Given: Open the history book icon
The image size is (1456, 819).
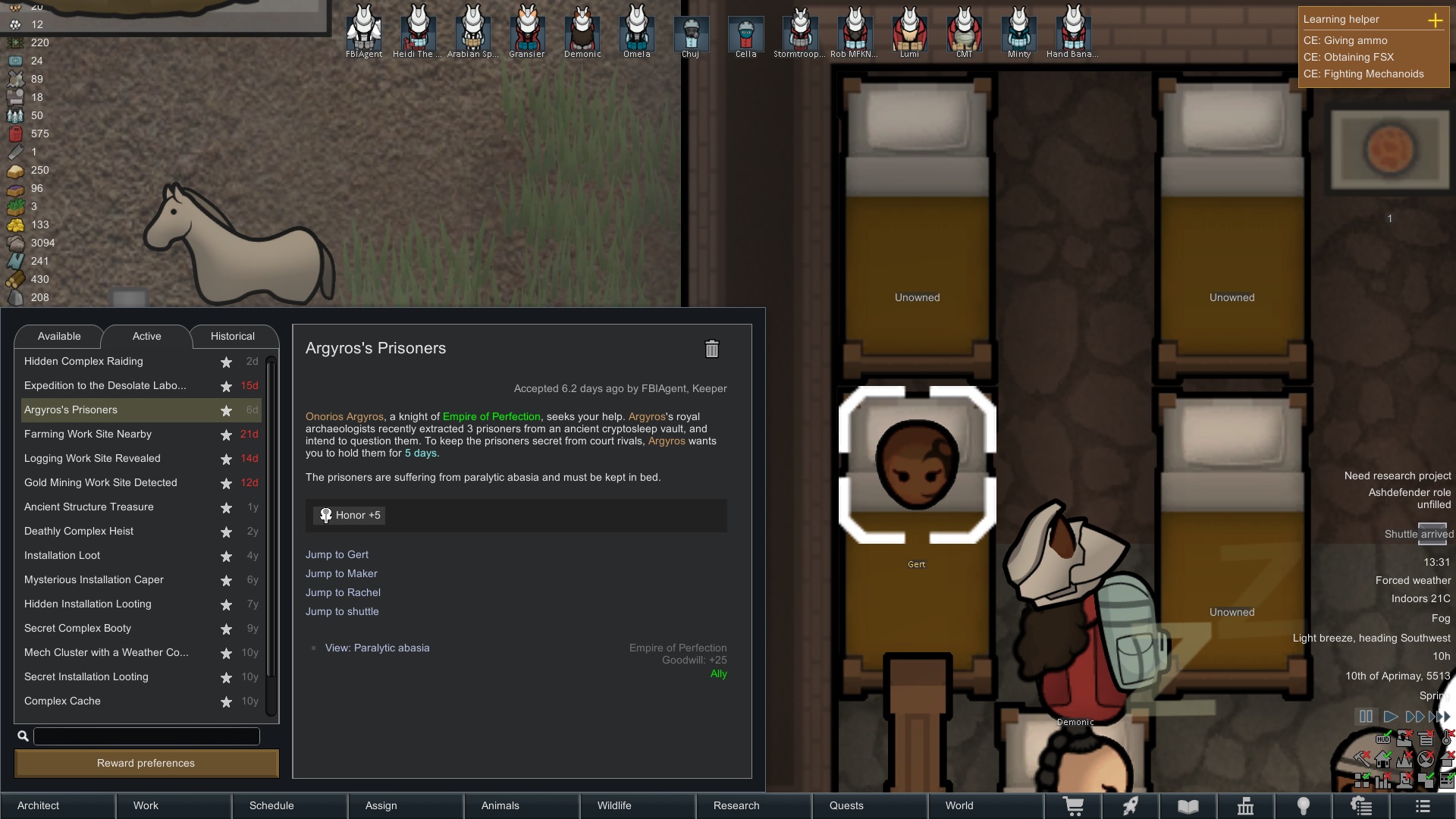Looking at the screenshot, I should pyautogui.click(x=1188, y=805).
